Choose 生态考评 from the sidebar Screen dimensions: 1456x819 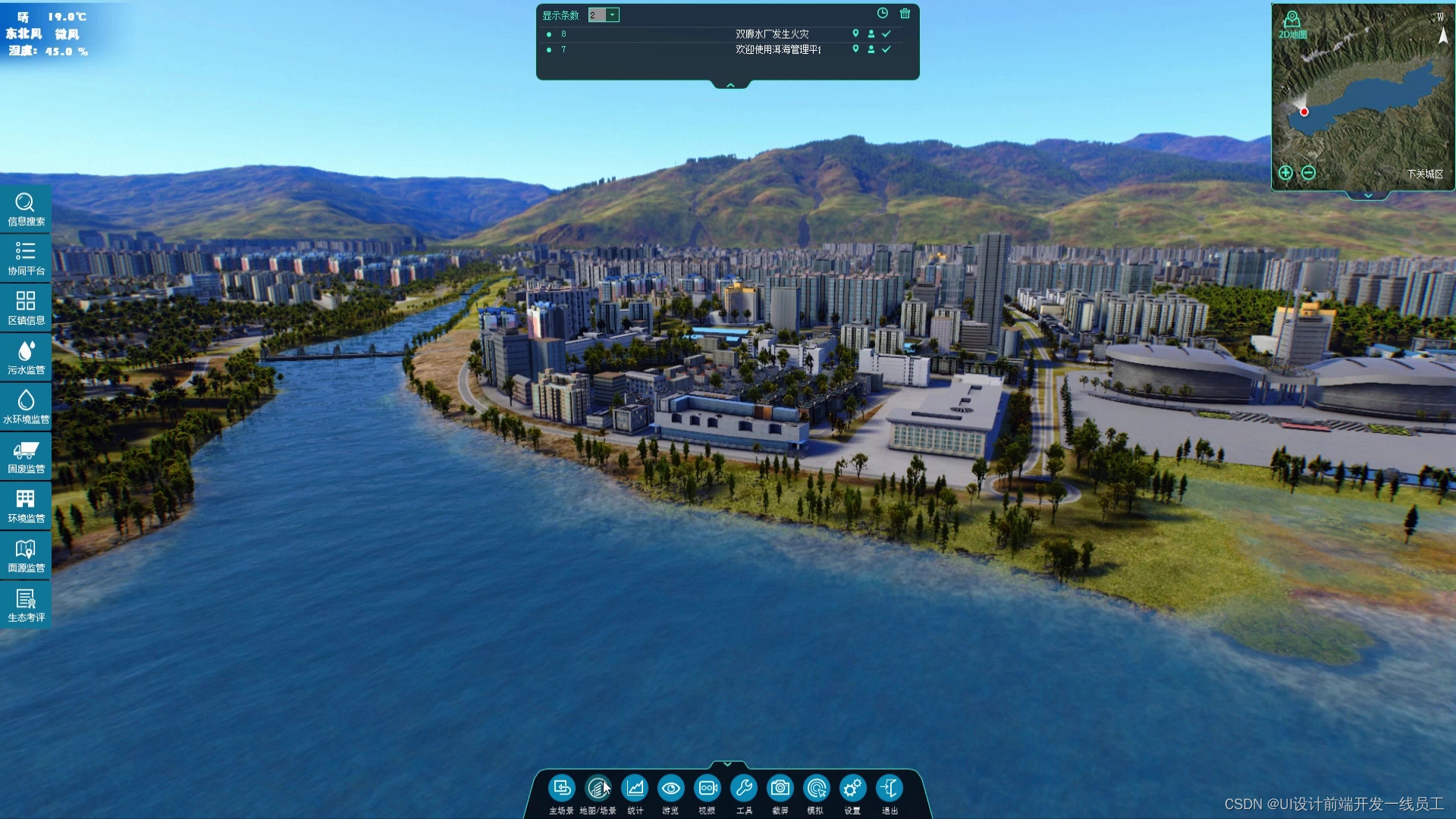(26, 604)
